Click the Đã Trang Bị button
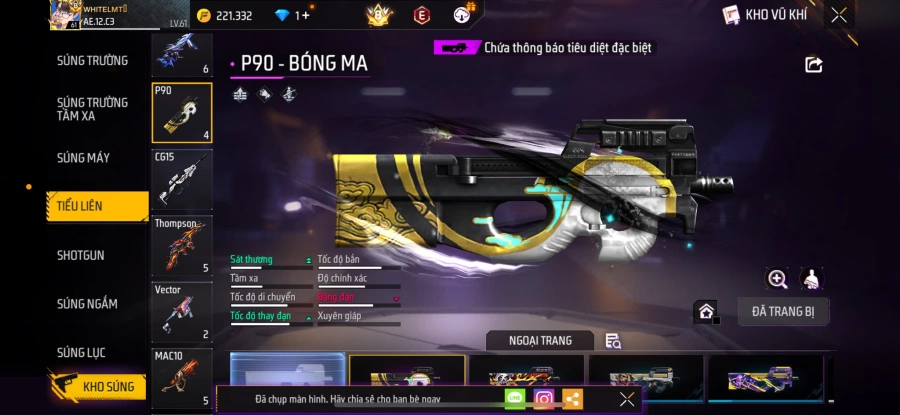The image size is (900, 415). click(x=783, y=312)
